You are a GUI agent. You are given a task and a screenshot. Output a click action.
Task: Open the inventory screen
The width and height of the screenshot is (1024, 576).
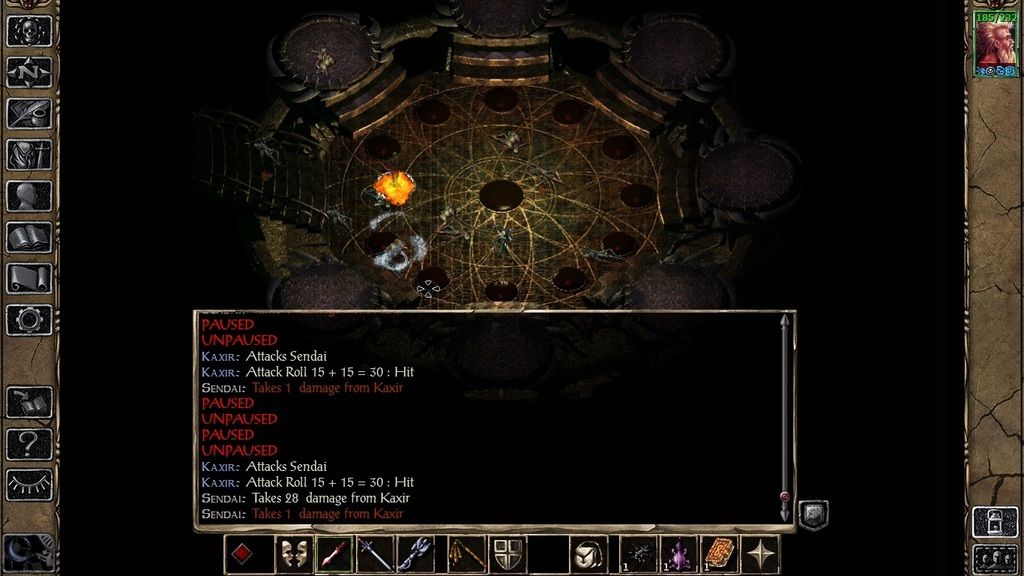29,154
